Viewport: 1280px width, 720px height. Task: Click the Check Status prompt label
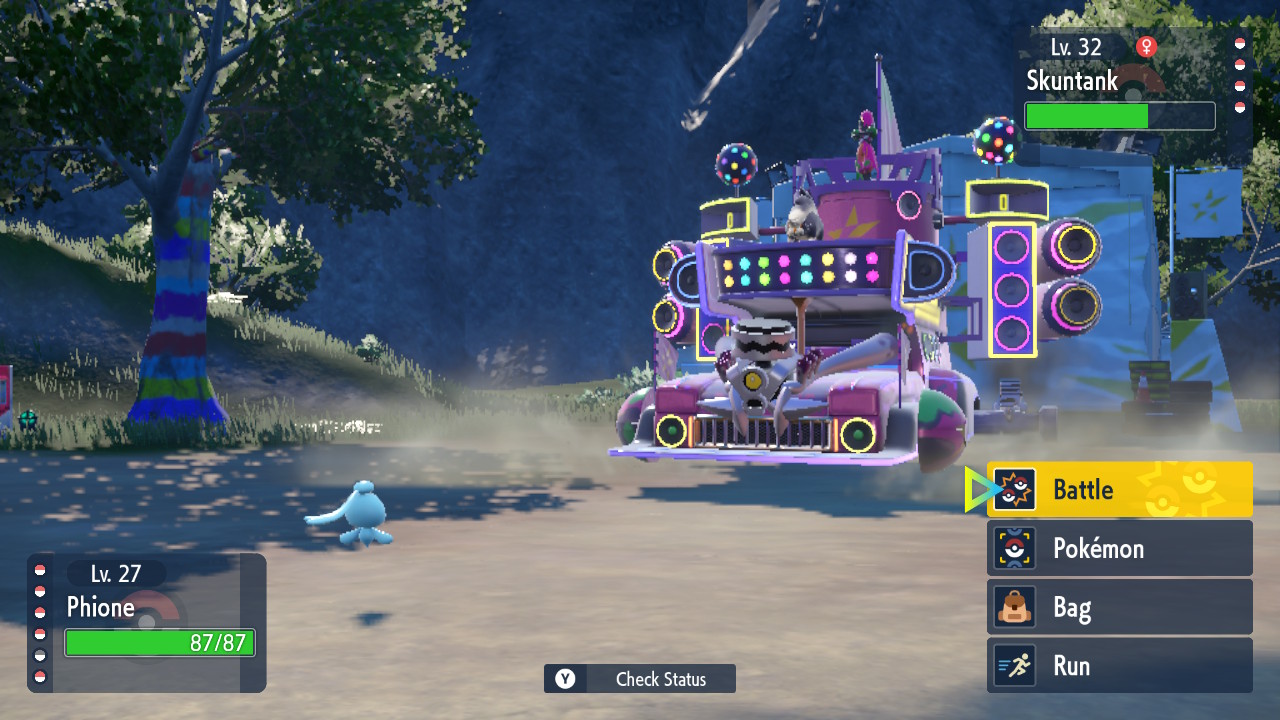click(660, 679)
